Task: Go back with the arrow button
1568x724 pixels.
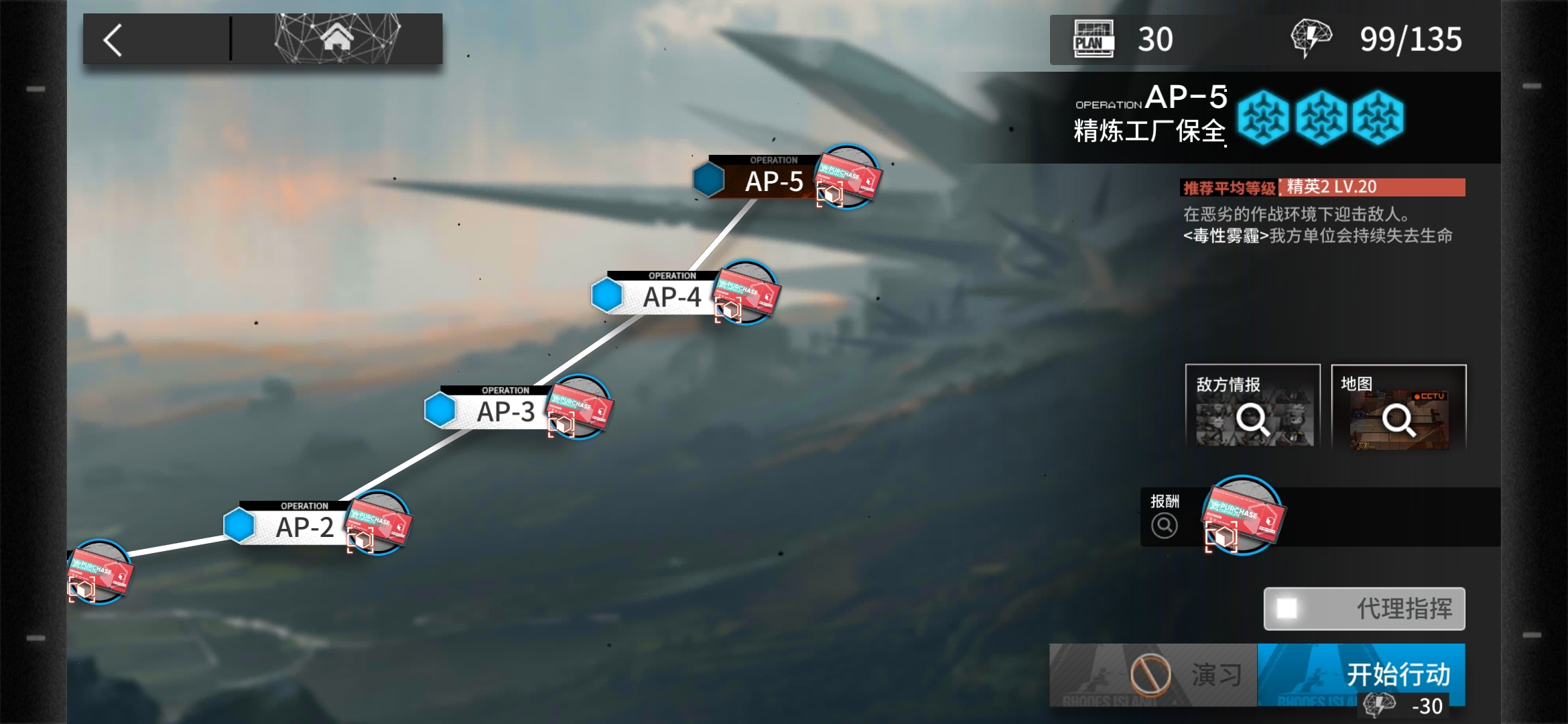Action: (114, 40)
